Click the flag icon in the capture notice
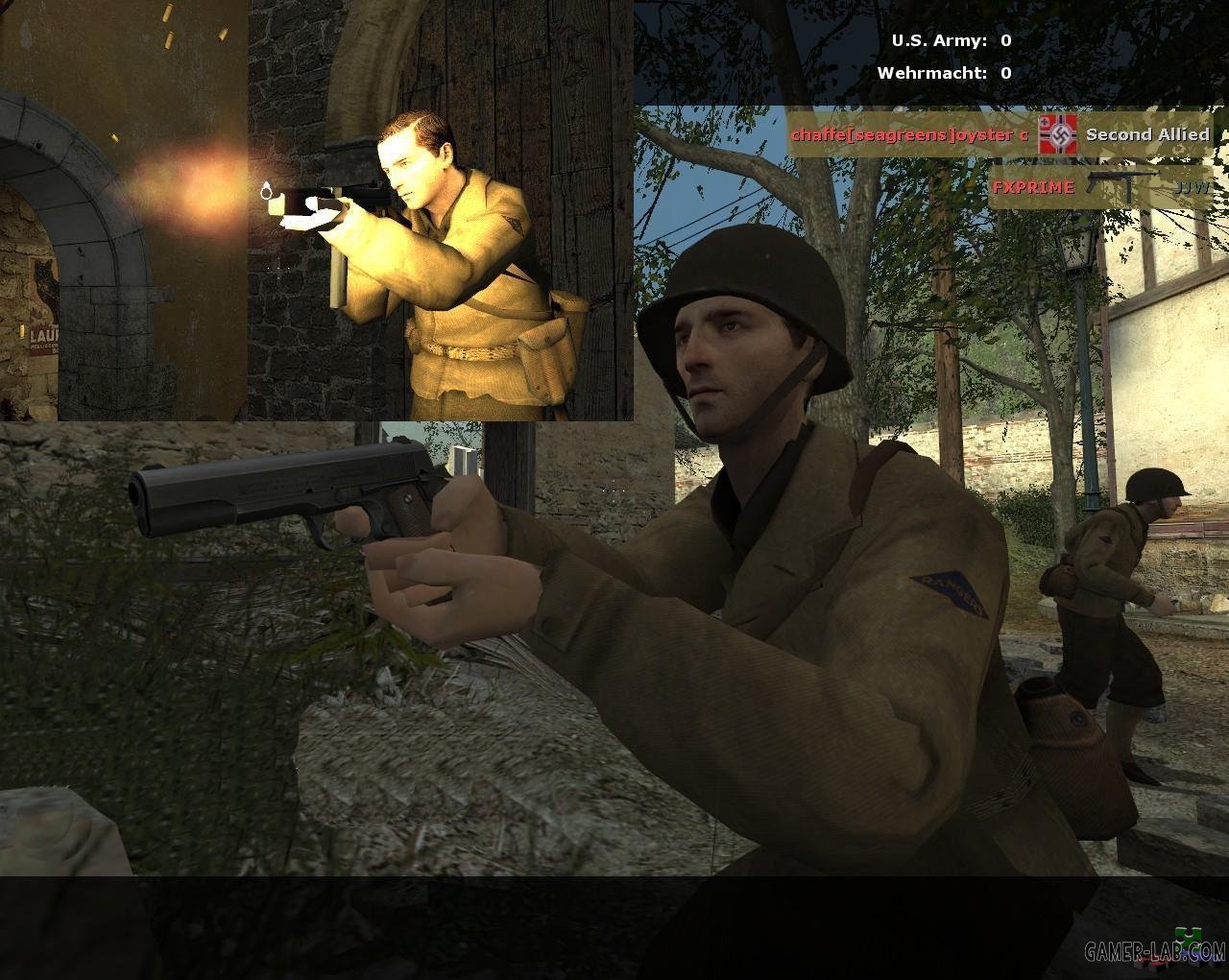The height and width of the screenshot is (980, 1229). (x=1058, y=134)
